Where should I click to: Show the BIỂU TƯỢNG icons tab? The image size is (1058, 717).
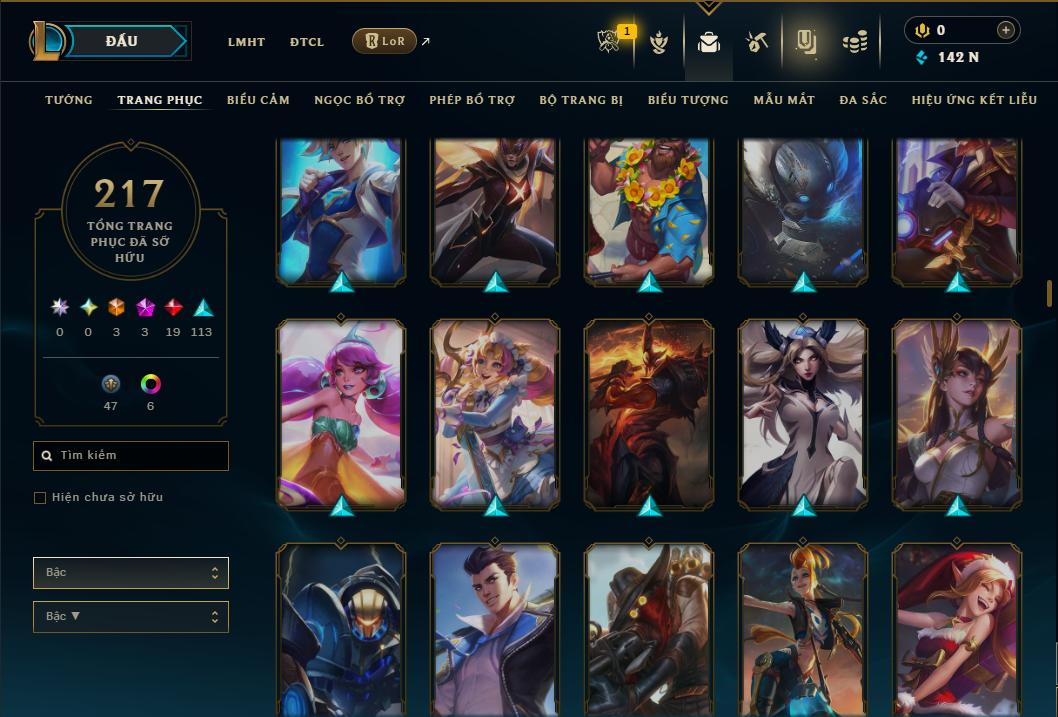(688, 100)
